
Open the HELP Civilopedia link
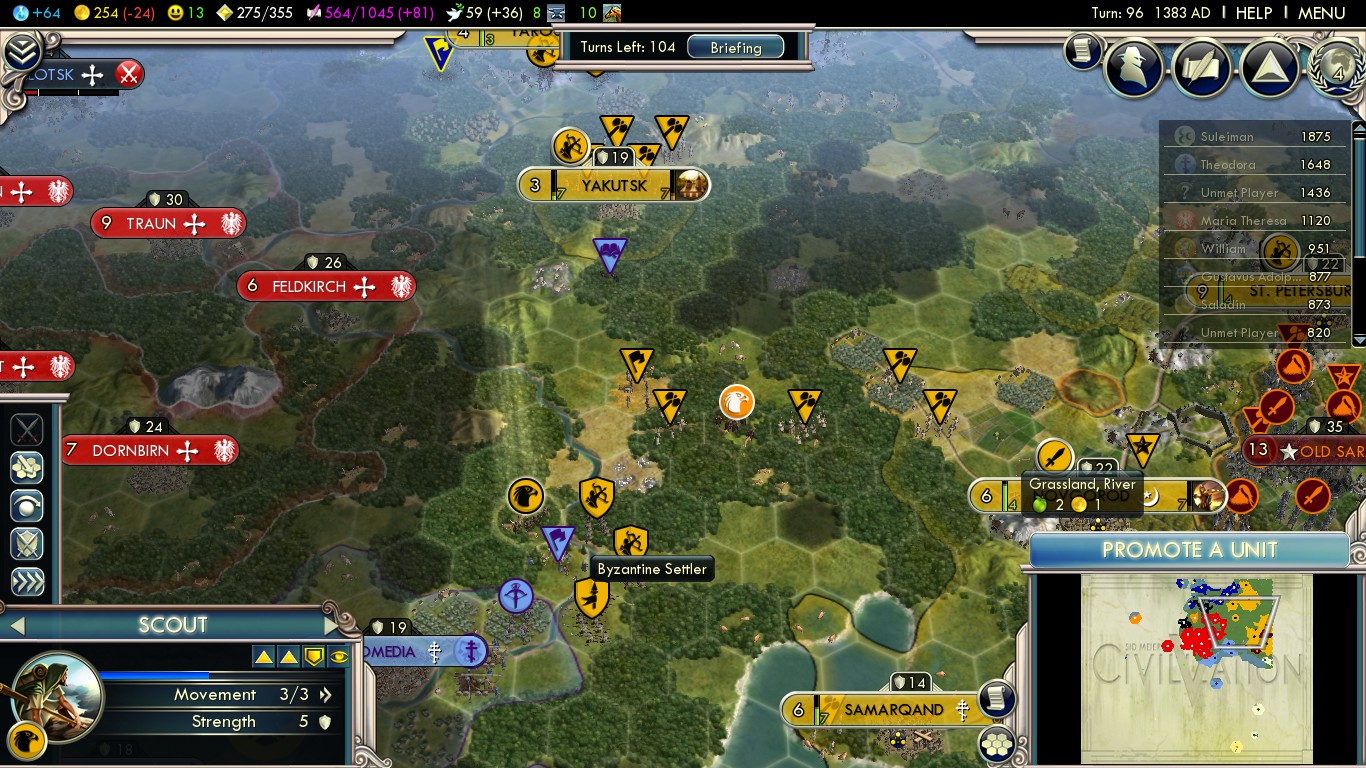point(1253,13)
